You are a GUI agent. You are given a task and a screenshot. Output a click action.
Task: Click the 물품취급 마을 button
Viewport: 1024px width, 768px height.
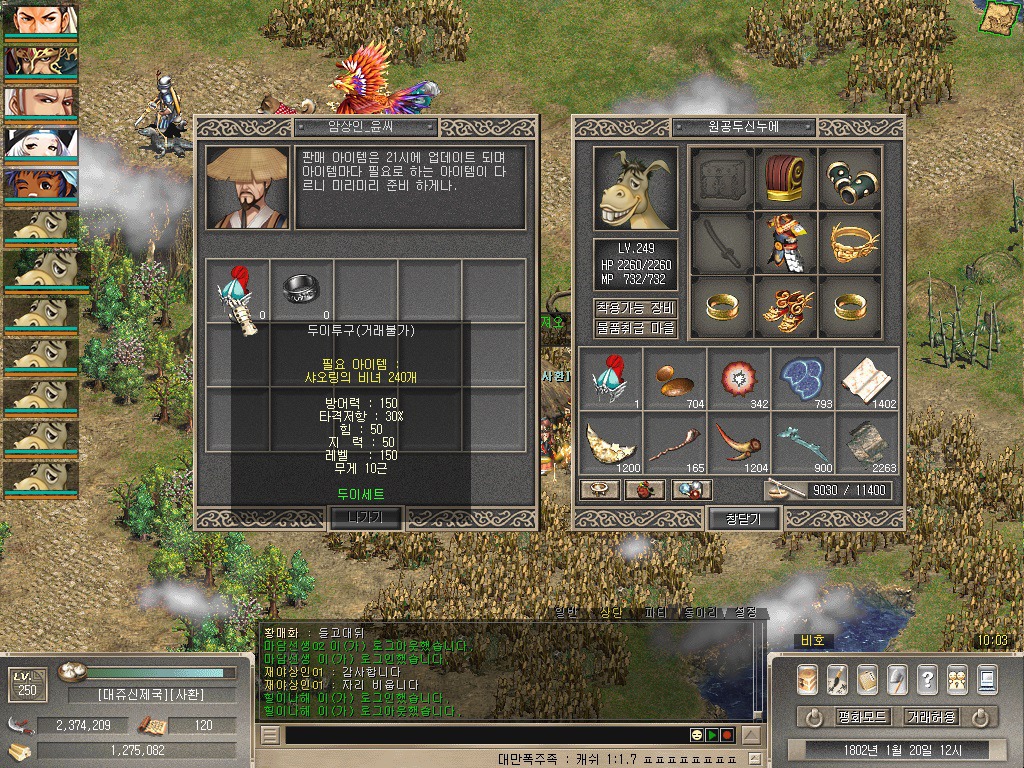636,328
